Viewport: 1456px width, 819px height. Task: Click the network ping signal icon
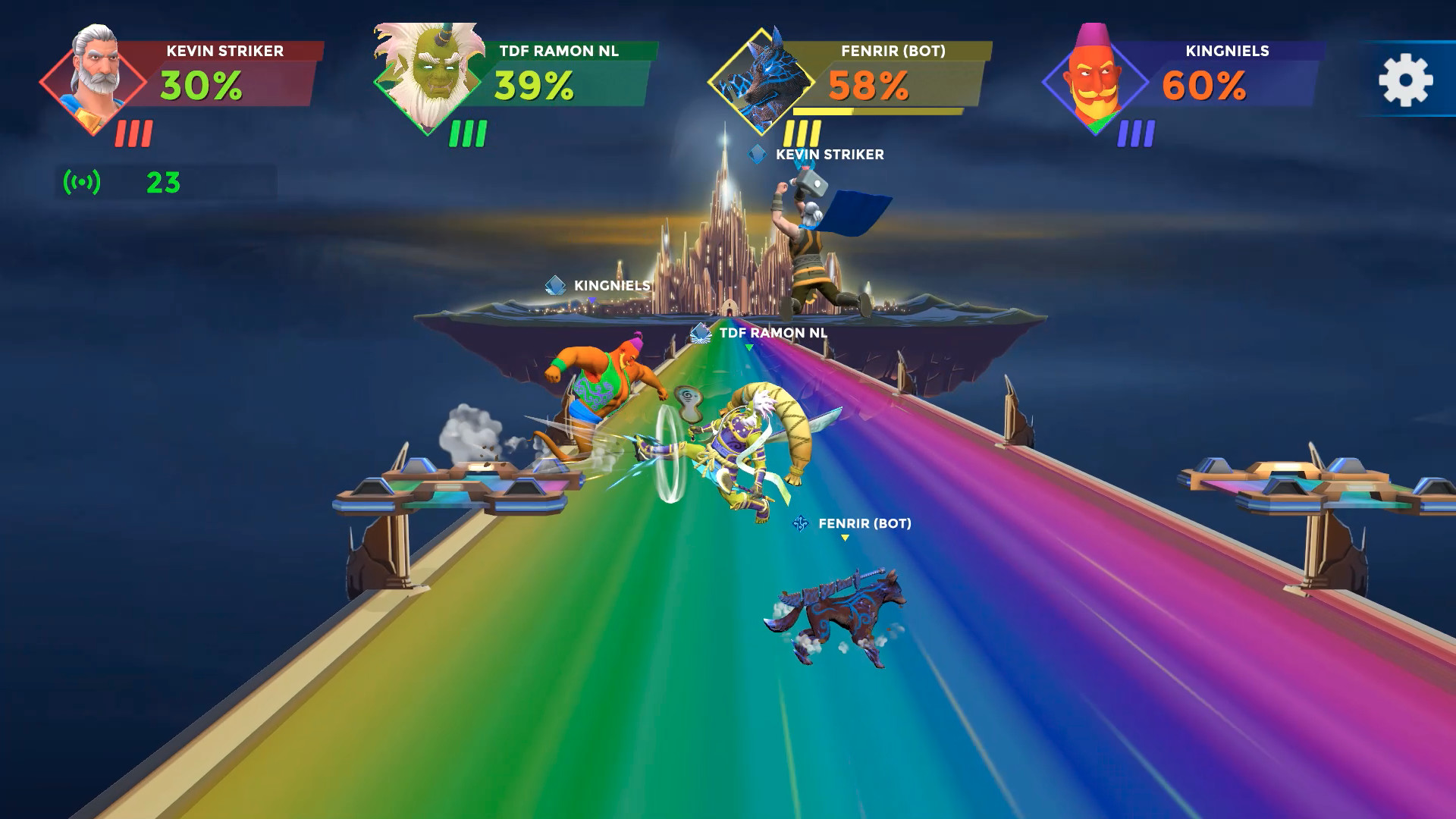point(80,182)
